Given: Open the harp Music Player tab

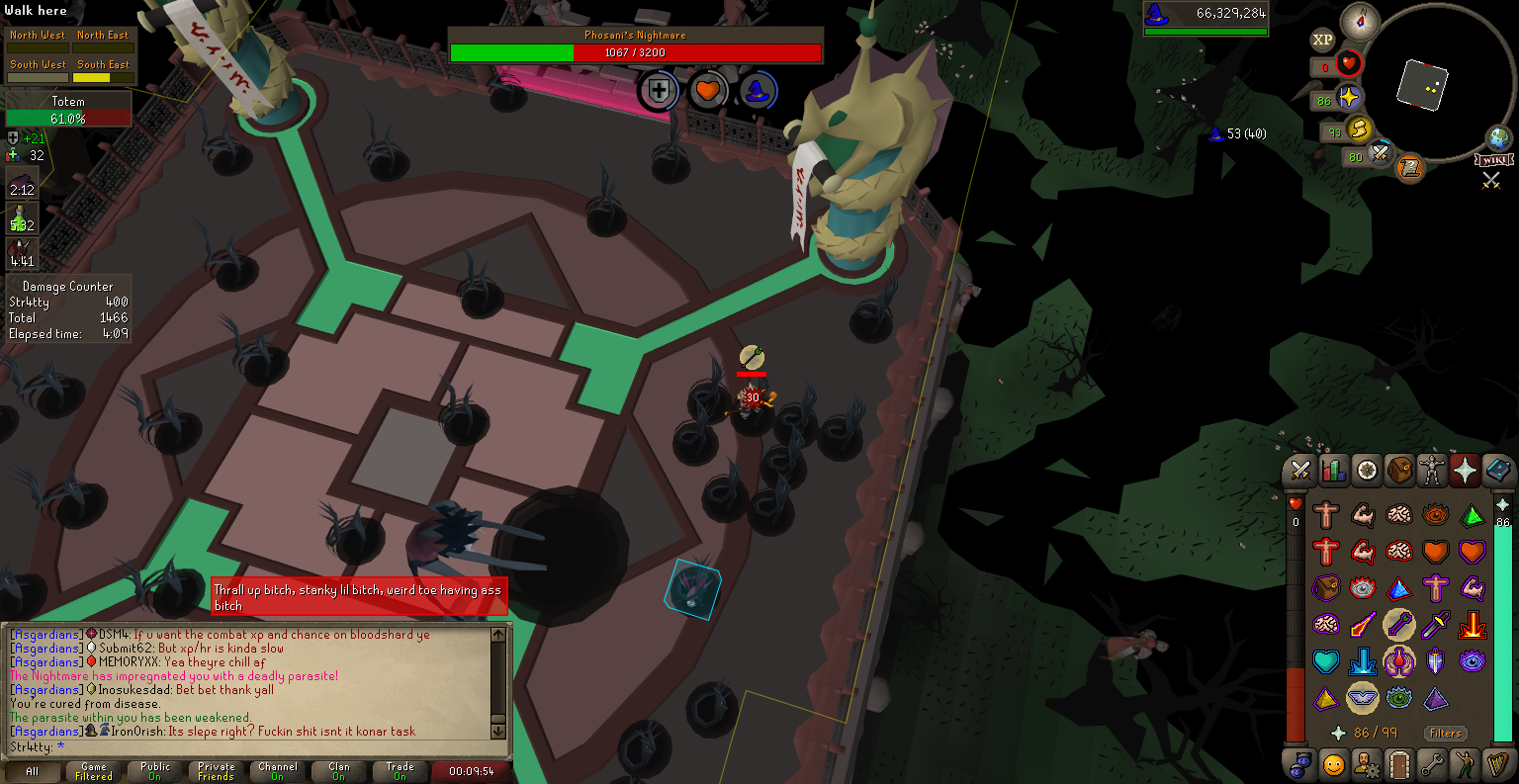Looking at the screenshot, I should tap(1498, 764).
